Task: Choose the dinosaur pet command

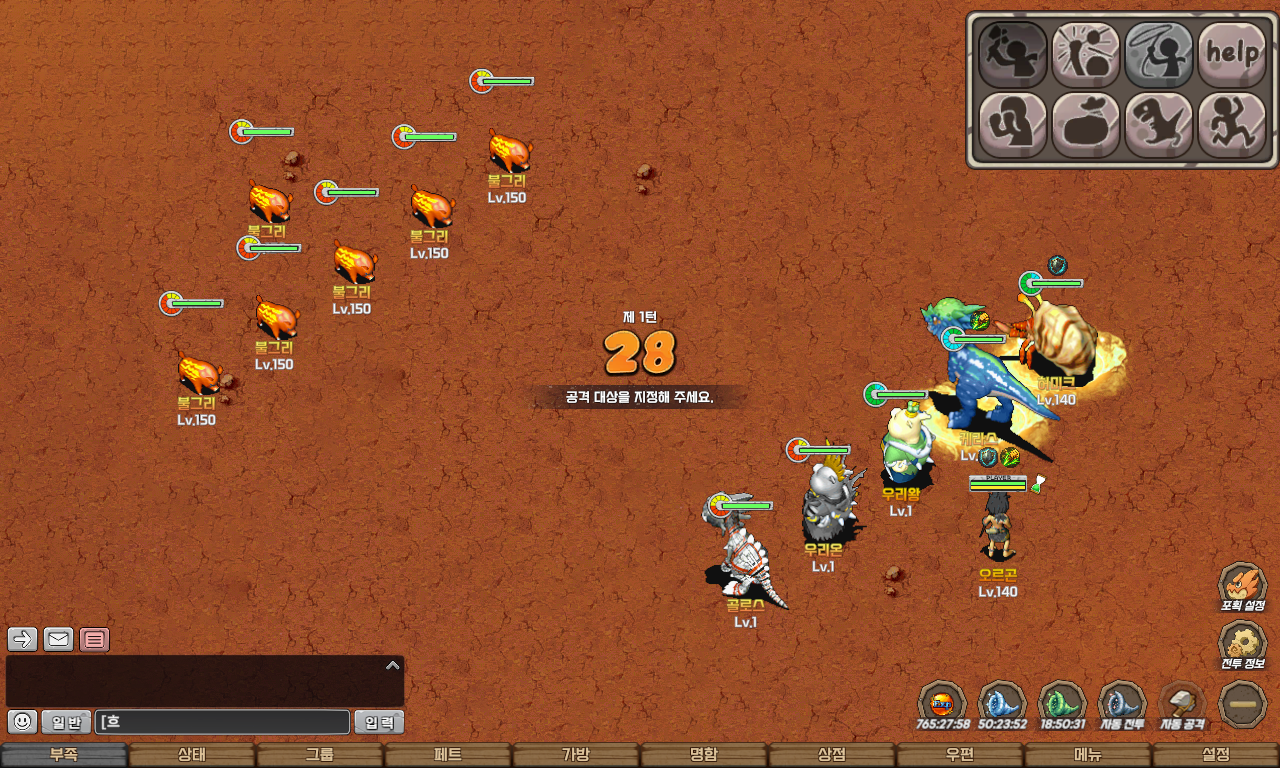Action: (x=1159, y=125)
